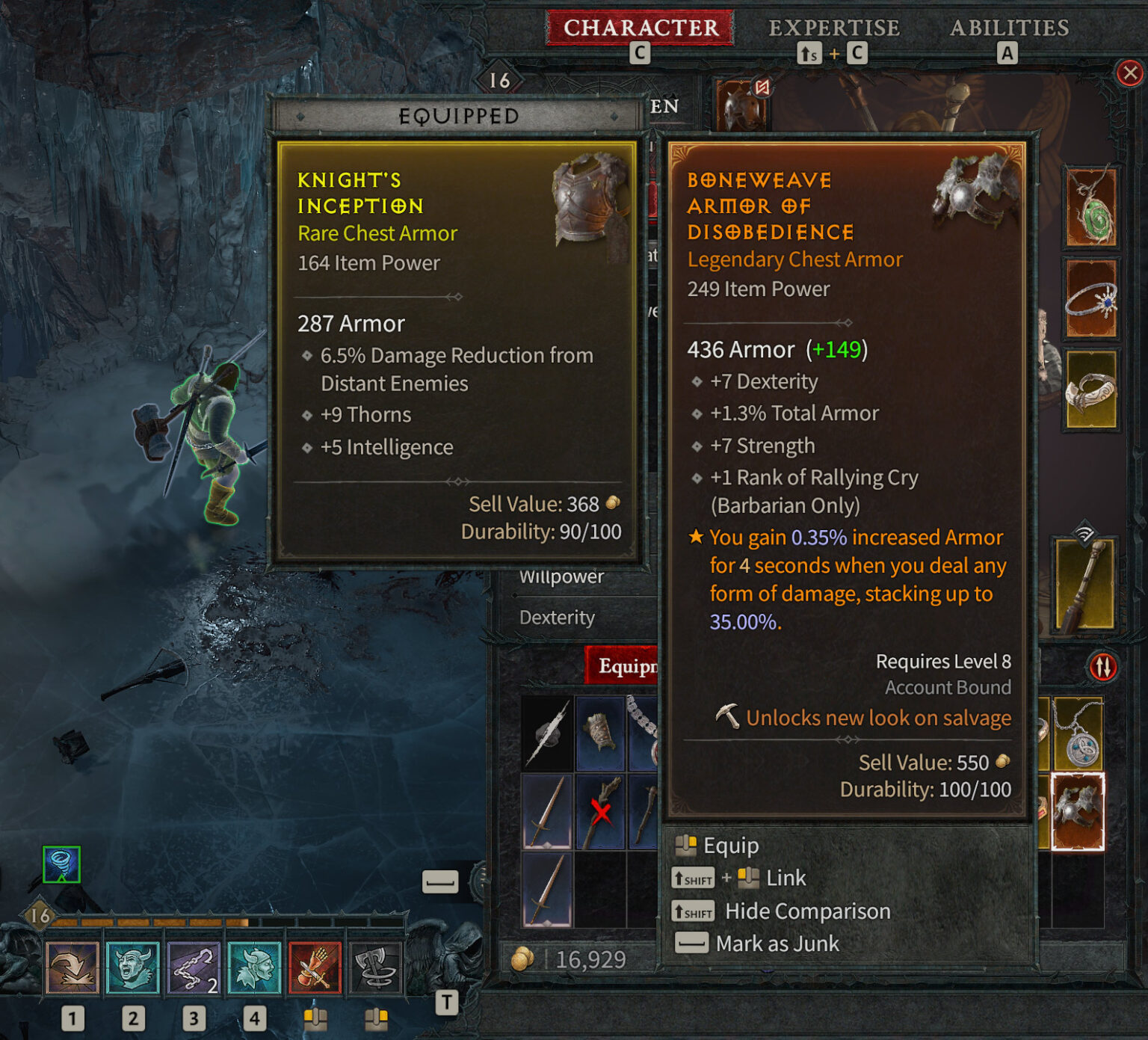Expand the Dexterity attribute row

tap(556, 618)
